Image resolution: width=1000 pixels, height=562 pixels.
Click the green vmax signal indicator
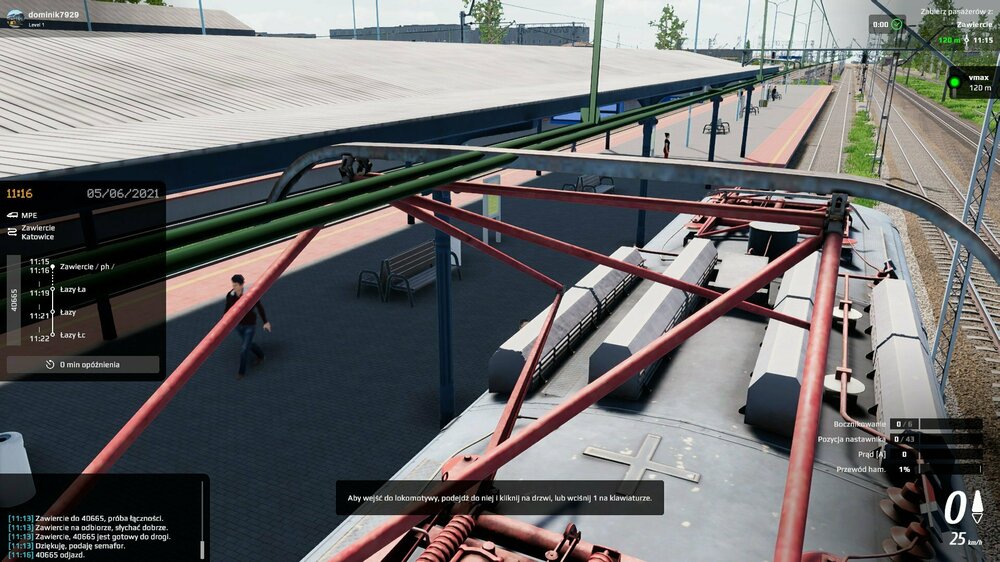coord(954,82)
